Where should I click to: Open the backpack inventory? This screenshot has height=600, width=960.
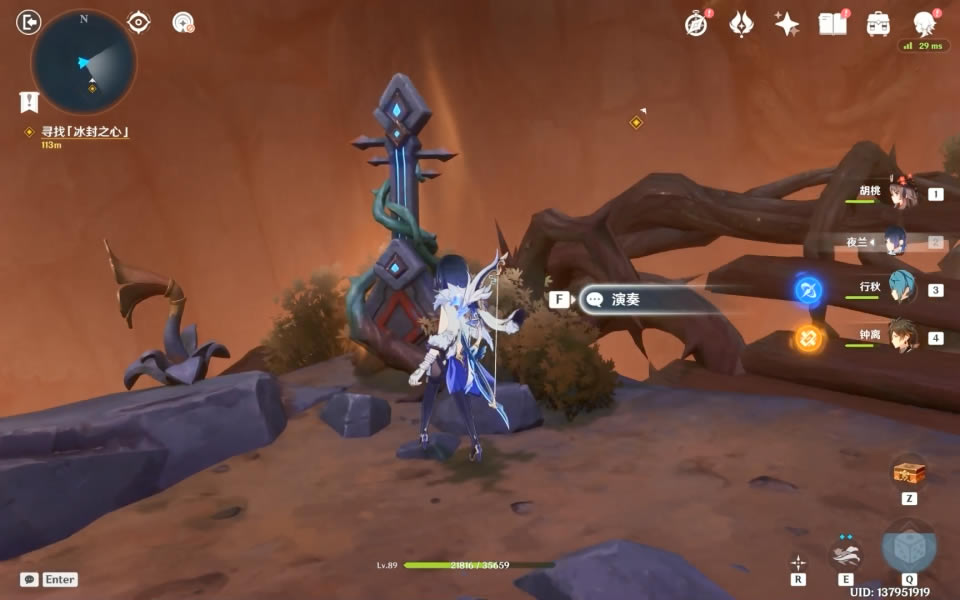878,24
